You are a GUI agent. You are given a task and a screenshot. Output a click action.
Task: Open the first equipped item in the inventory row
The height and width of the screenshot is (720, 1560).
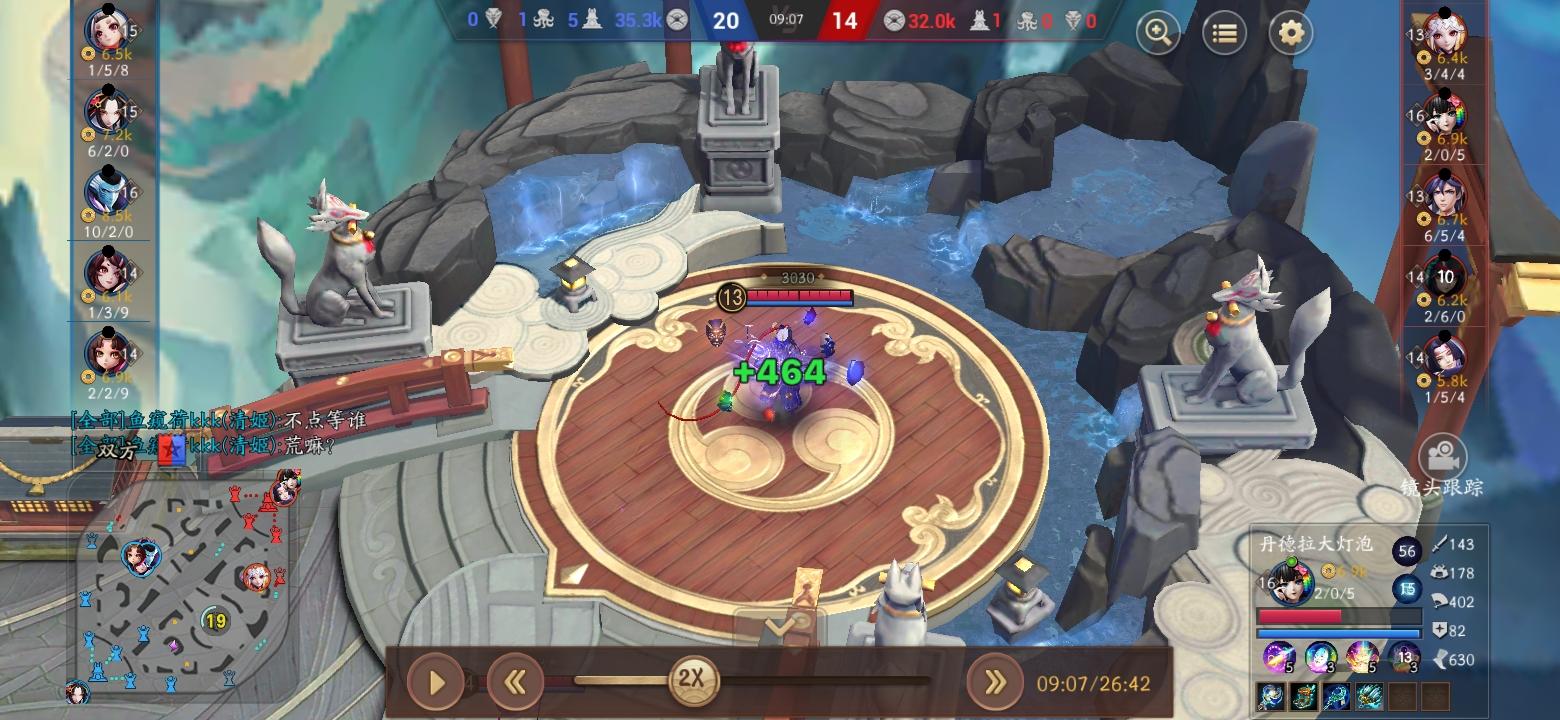(1271, 697)
